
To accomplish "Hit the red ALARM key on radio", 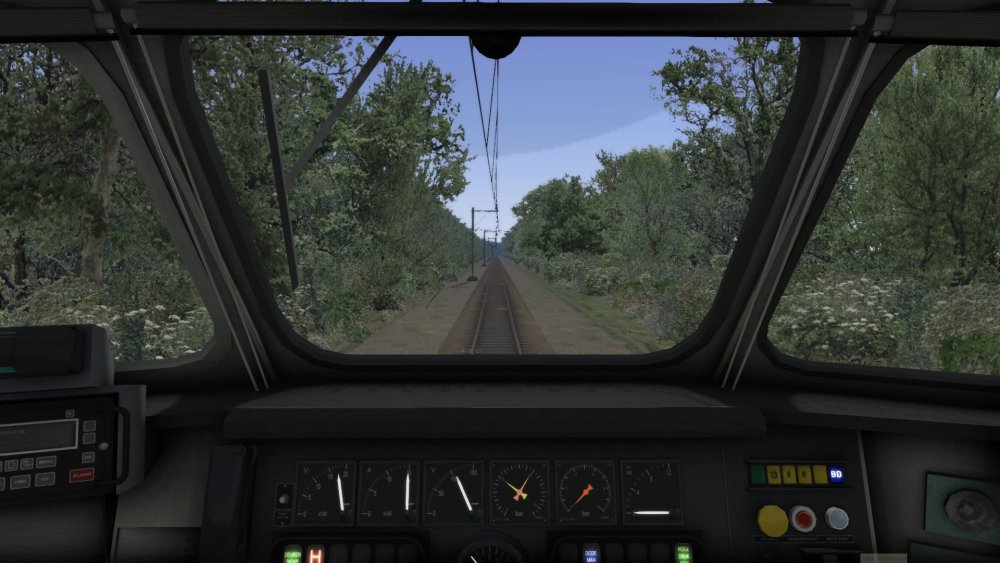I will [81, 476].
